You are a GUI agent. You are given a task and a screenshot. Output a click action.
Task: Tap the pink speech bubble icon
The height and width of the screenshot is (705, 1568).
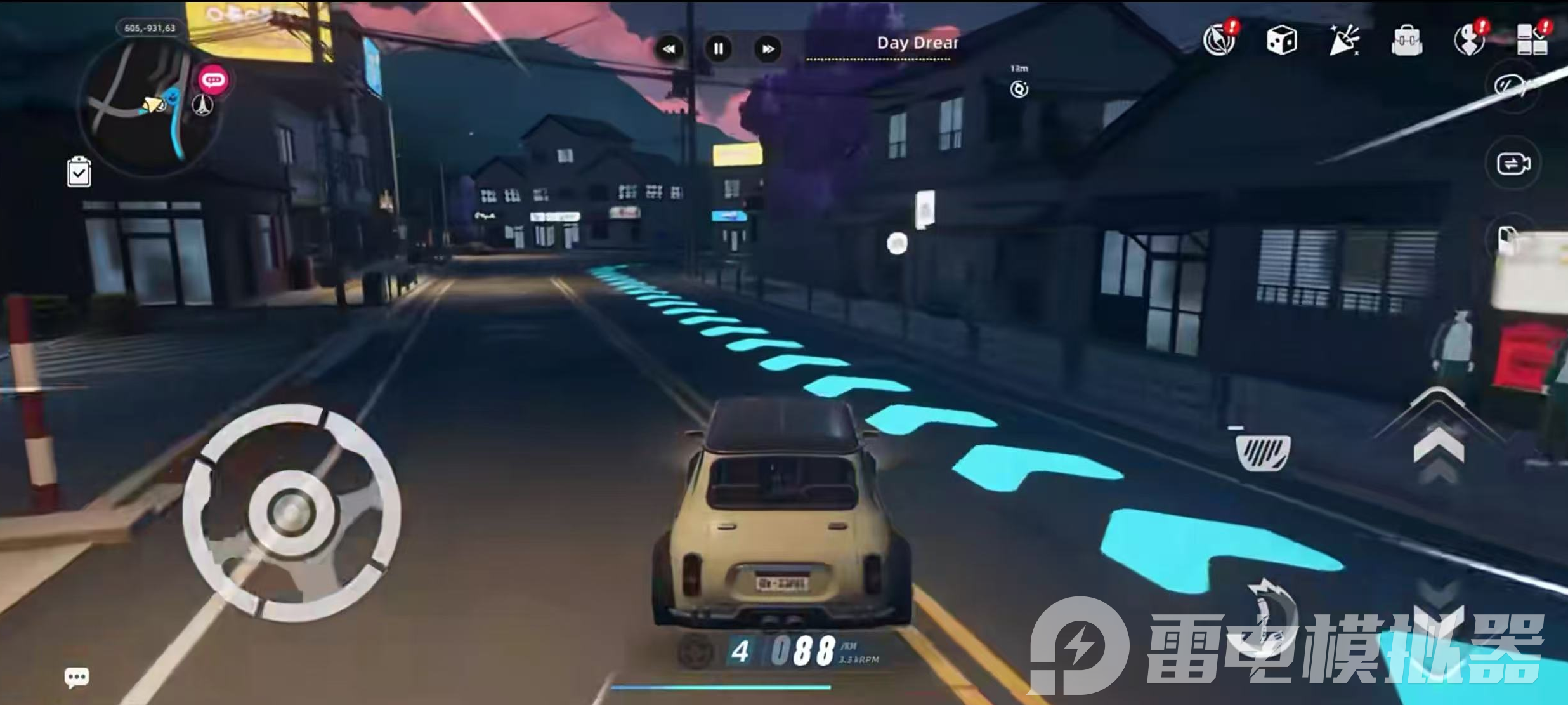pos(213,81)
